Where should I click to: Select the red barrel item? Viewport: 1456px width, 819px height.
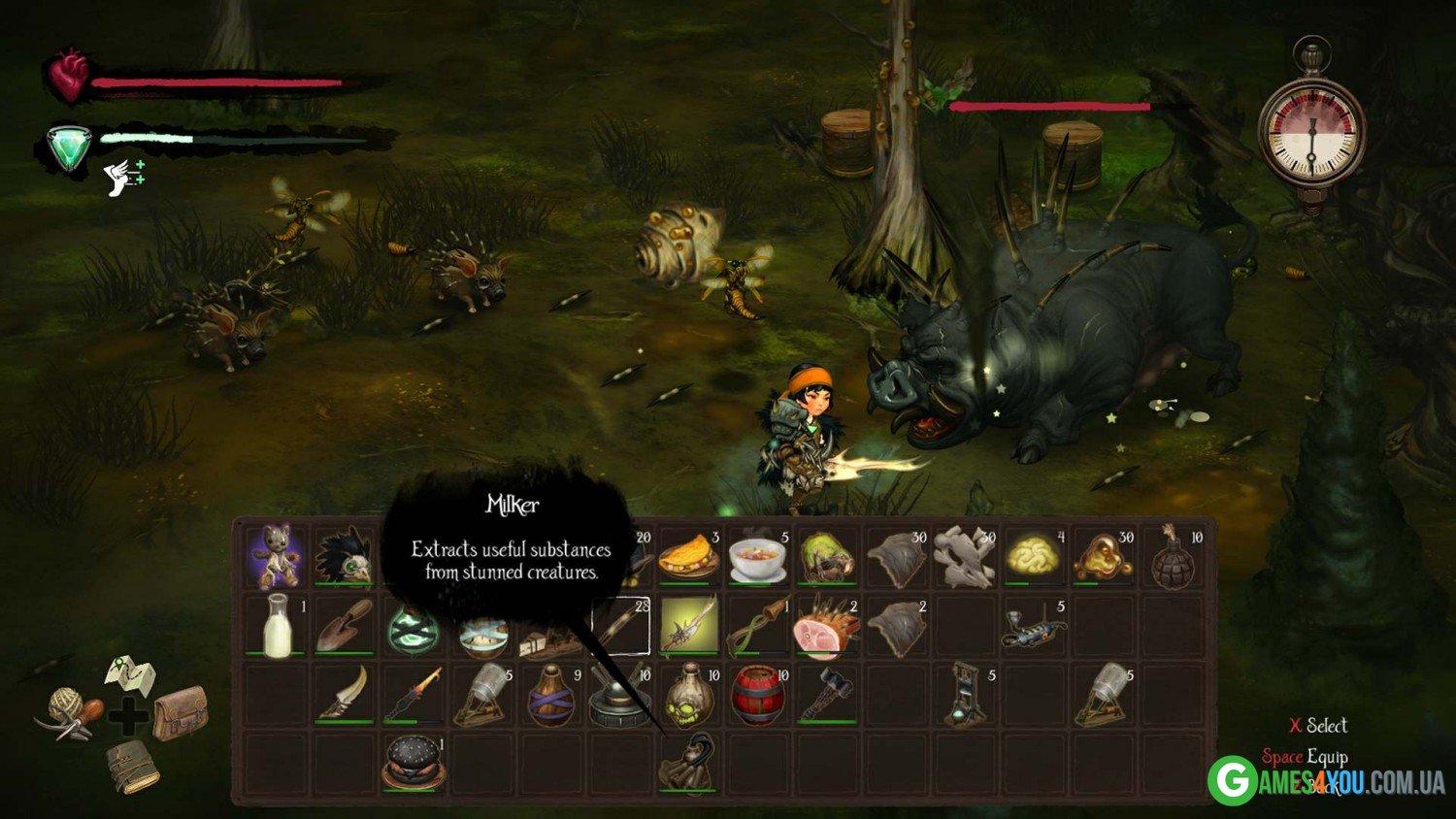tap(757, 696)
